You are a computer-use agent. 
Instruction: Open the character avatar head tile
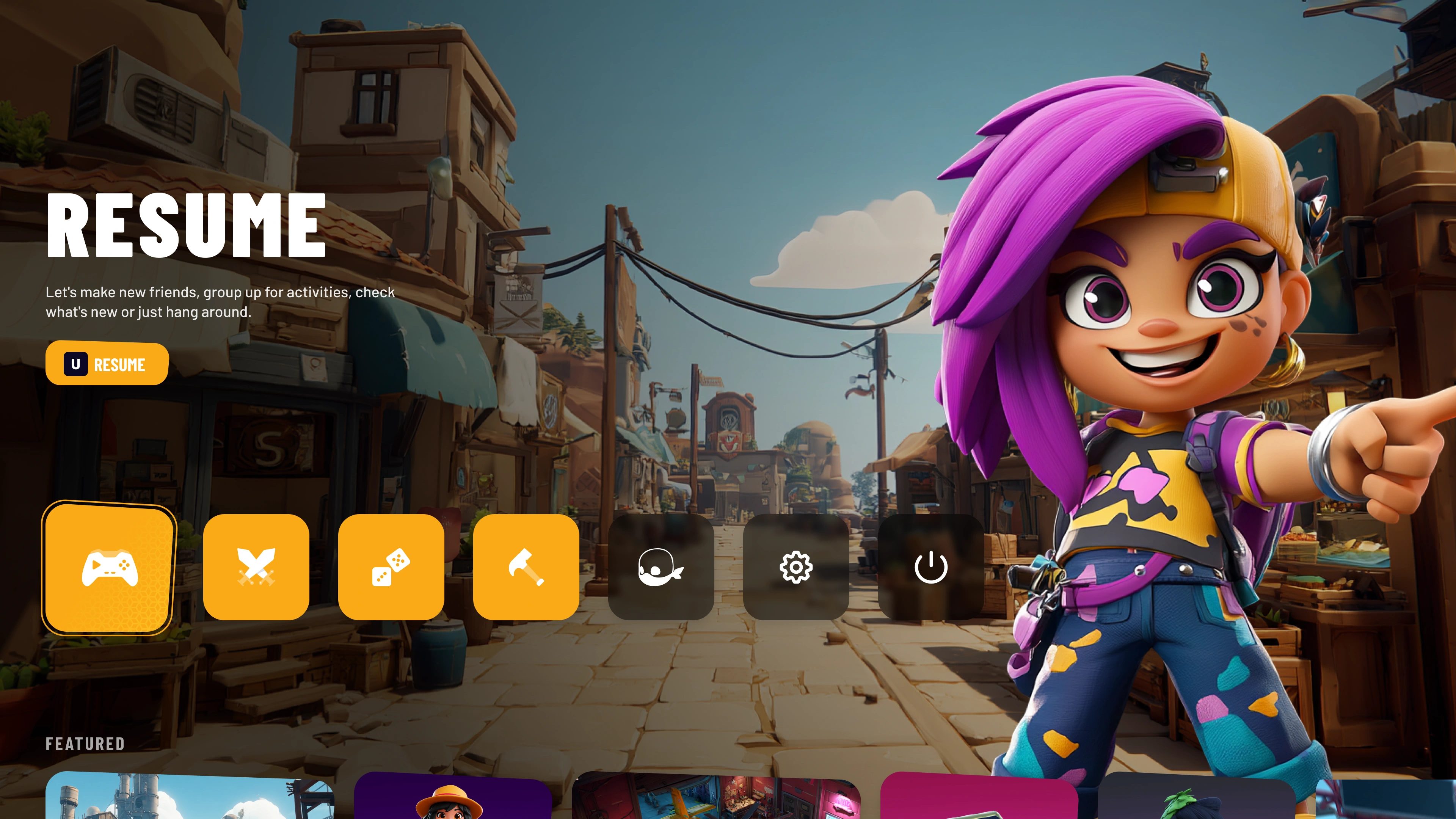(661, 567)
